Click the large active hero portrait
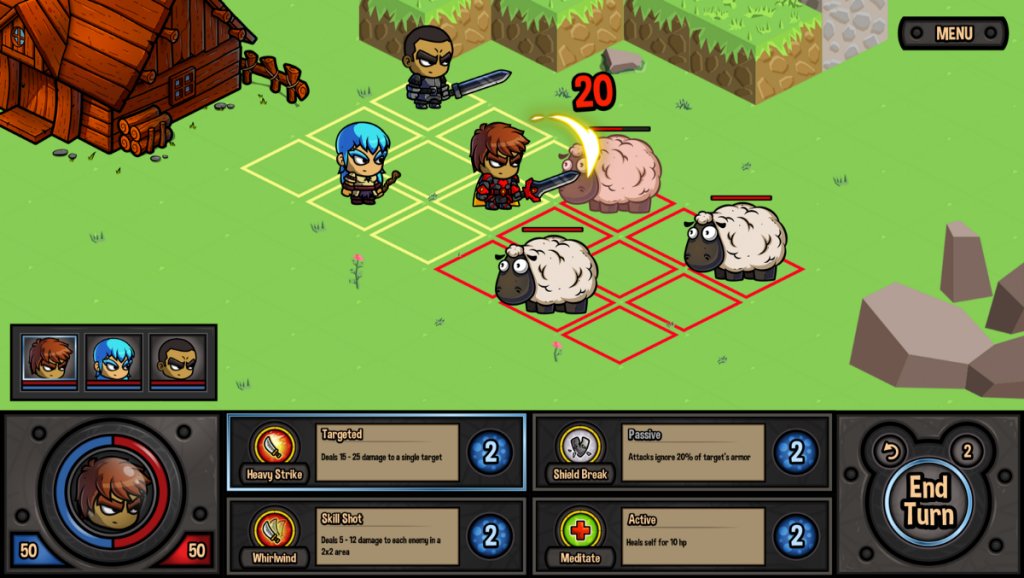 111,492
